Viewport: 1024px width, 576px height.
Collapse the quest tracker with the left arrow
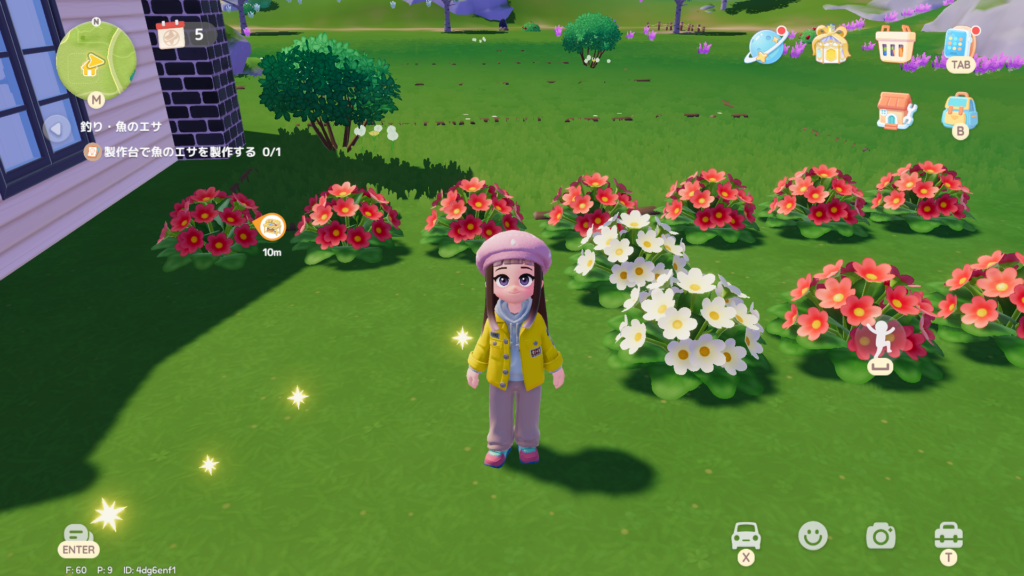pyautogui.click(x=58, y=127)
